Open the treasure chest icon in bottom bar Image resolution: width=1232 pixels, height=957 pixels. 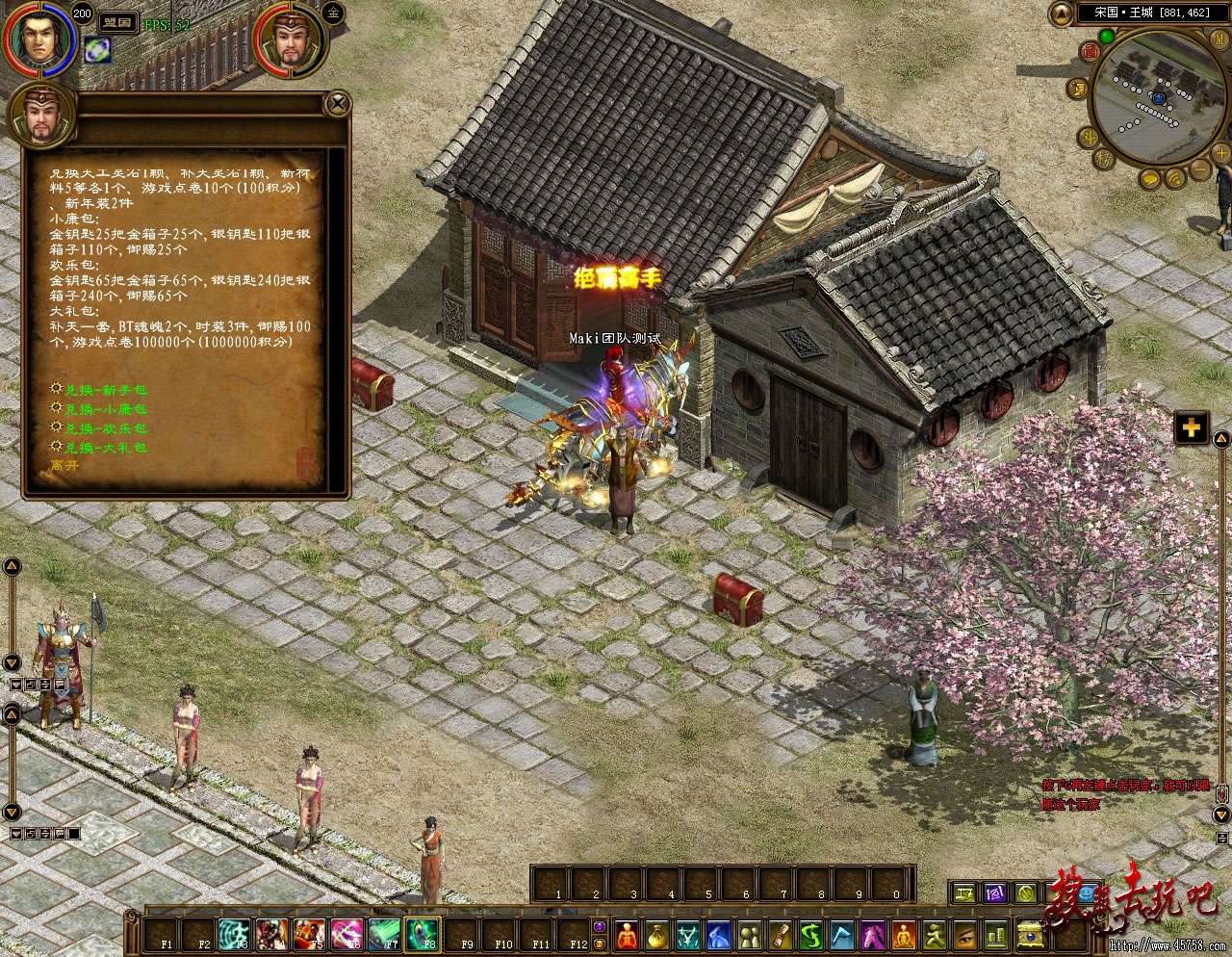coord(1032,933)
